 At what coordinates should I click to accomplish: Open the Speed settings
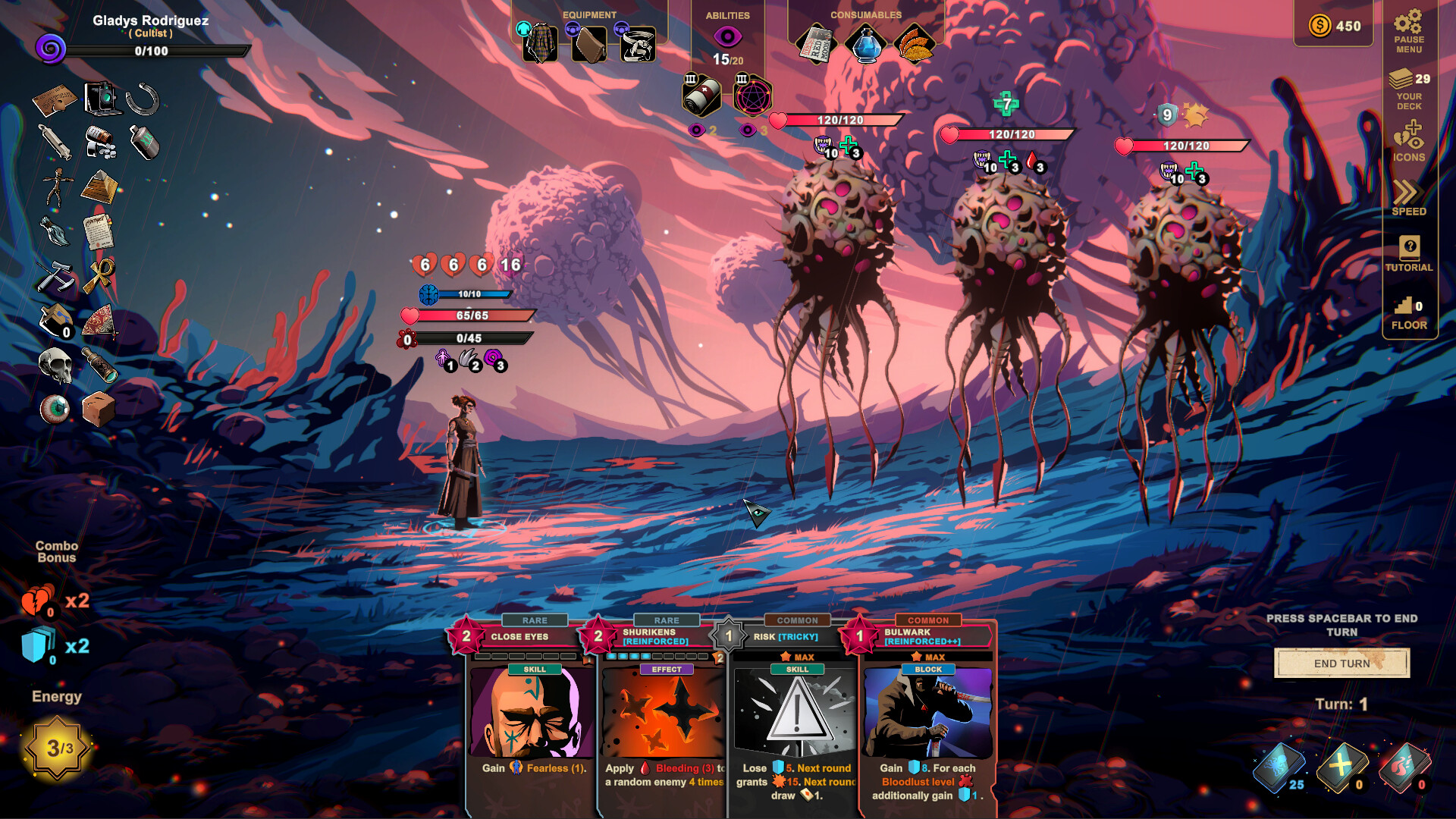coord(1409,197)
